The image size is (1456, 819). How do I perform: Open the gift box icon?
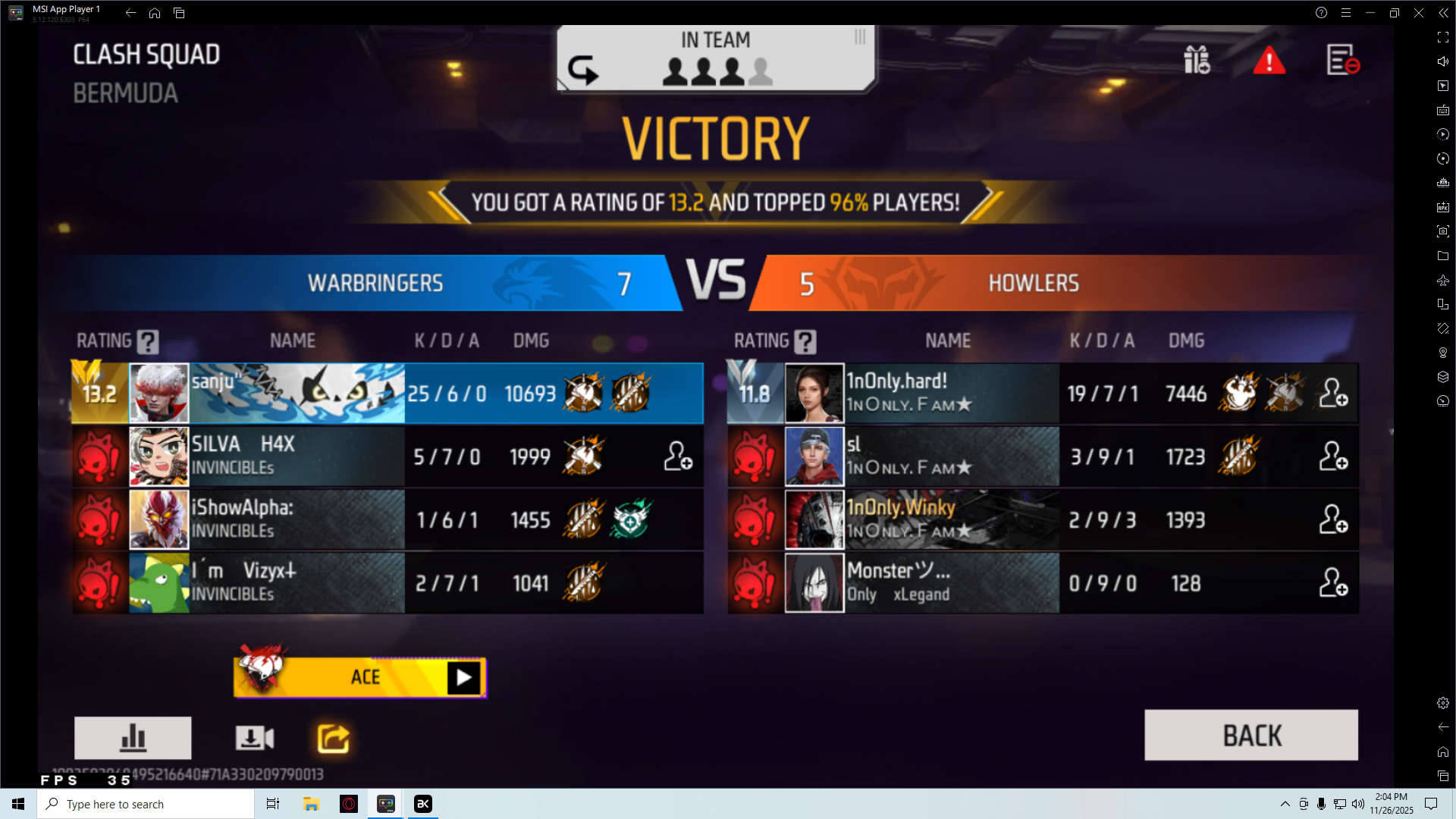coord(1197,60)
